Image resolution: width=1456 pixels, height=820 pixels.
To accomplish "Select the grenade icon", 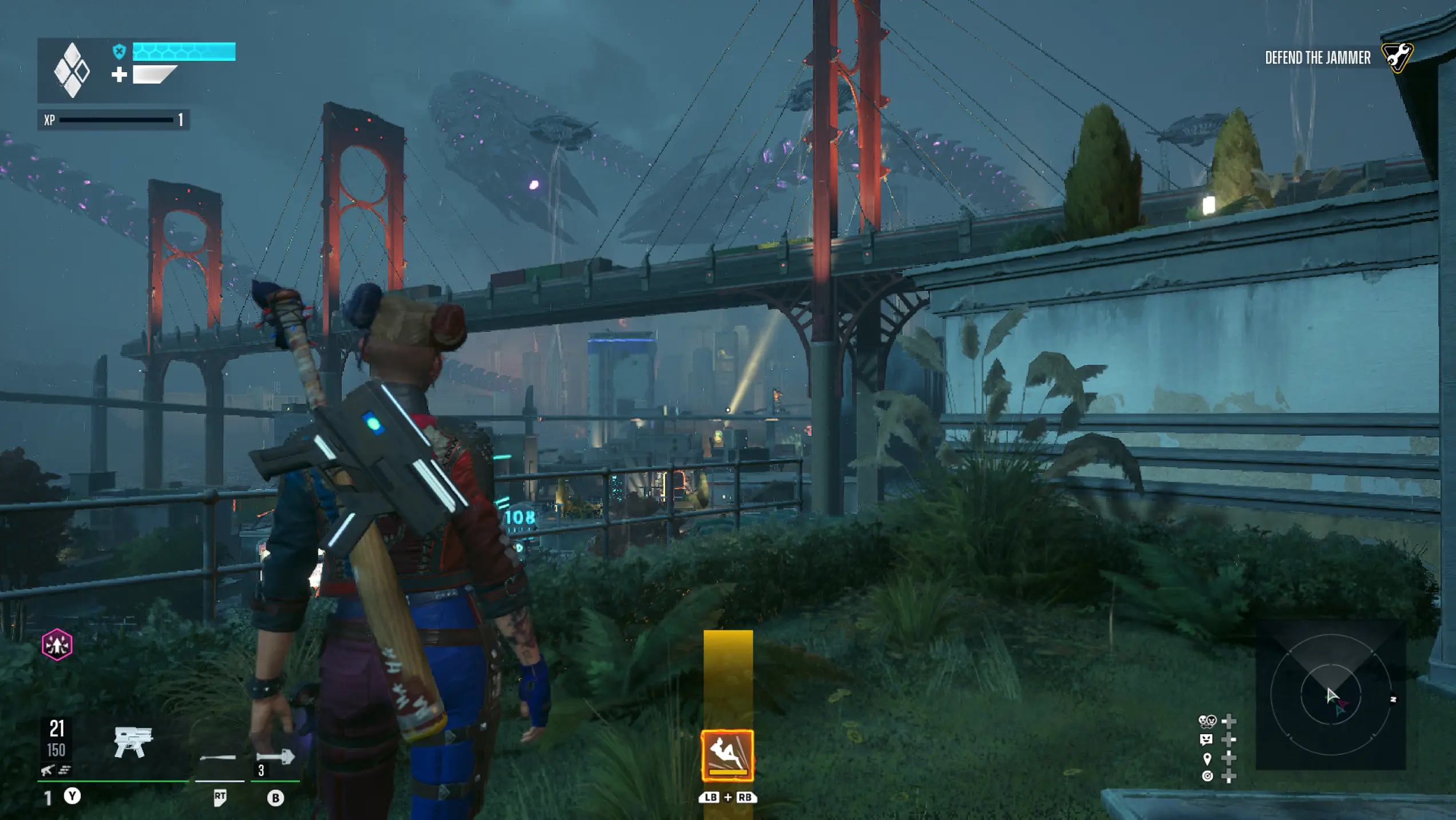I will [275, 758].
